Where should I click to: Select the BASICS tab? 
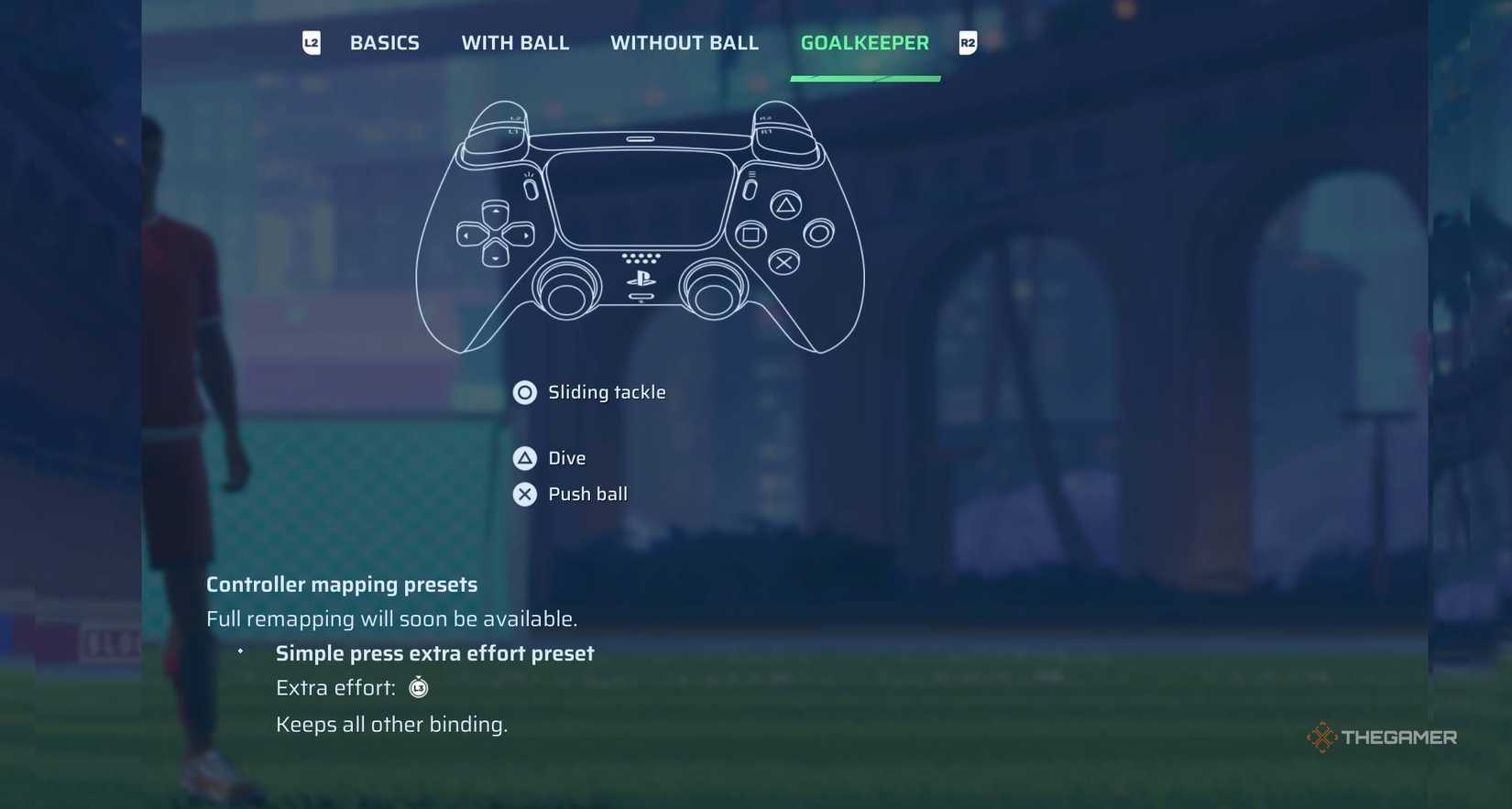tap(384, 42)
